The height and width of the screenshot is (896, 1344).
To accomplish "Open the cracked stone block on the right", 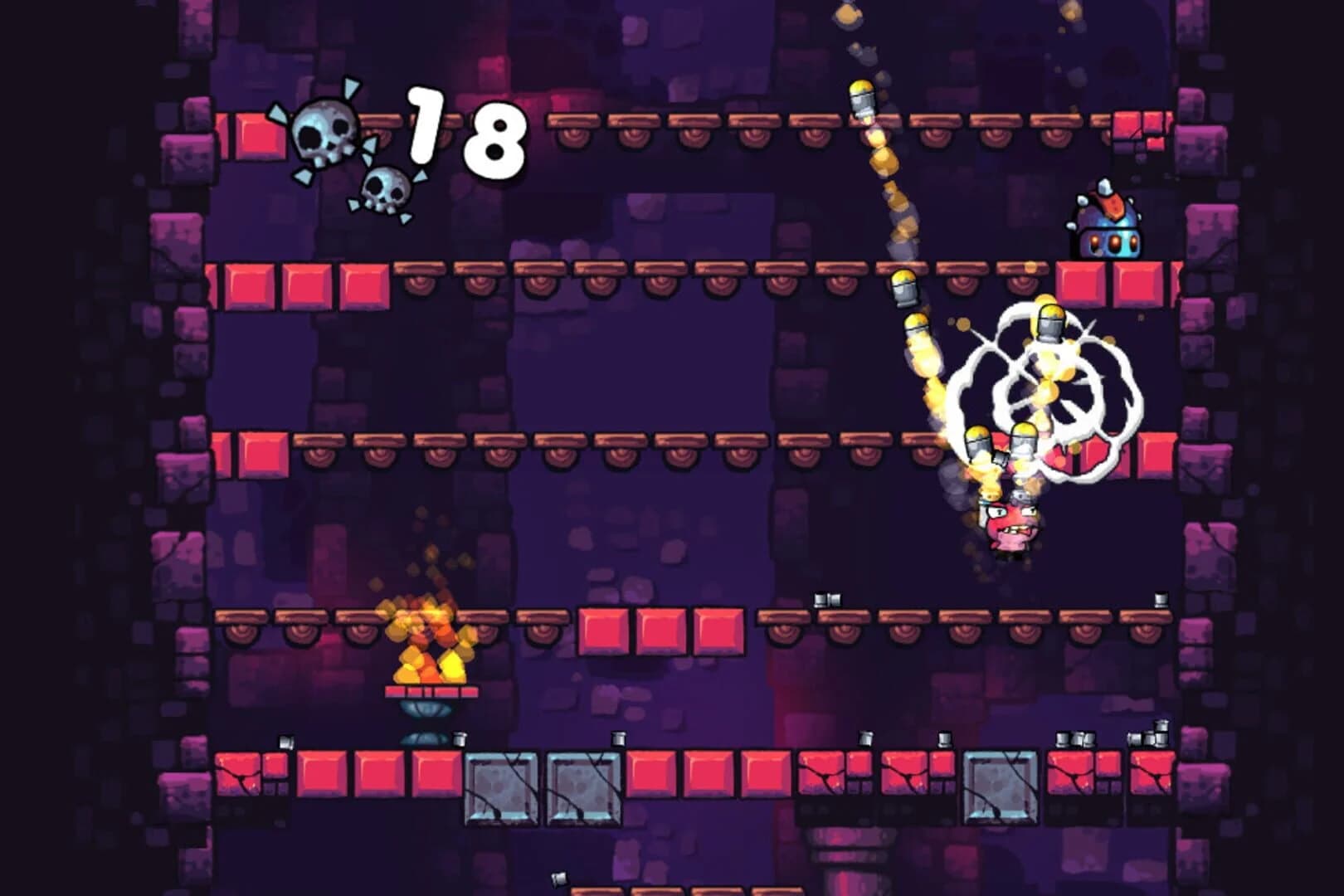I will (x=1000, y=788).
